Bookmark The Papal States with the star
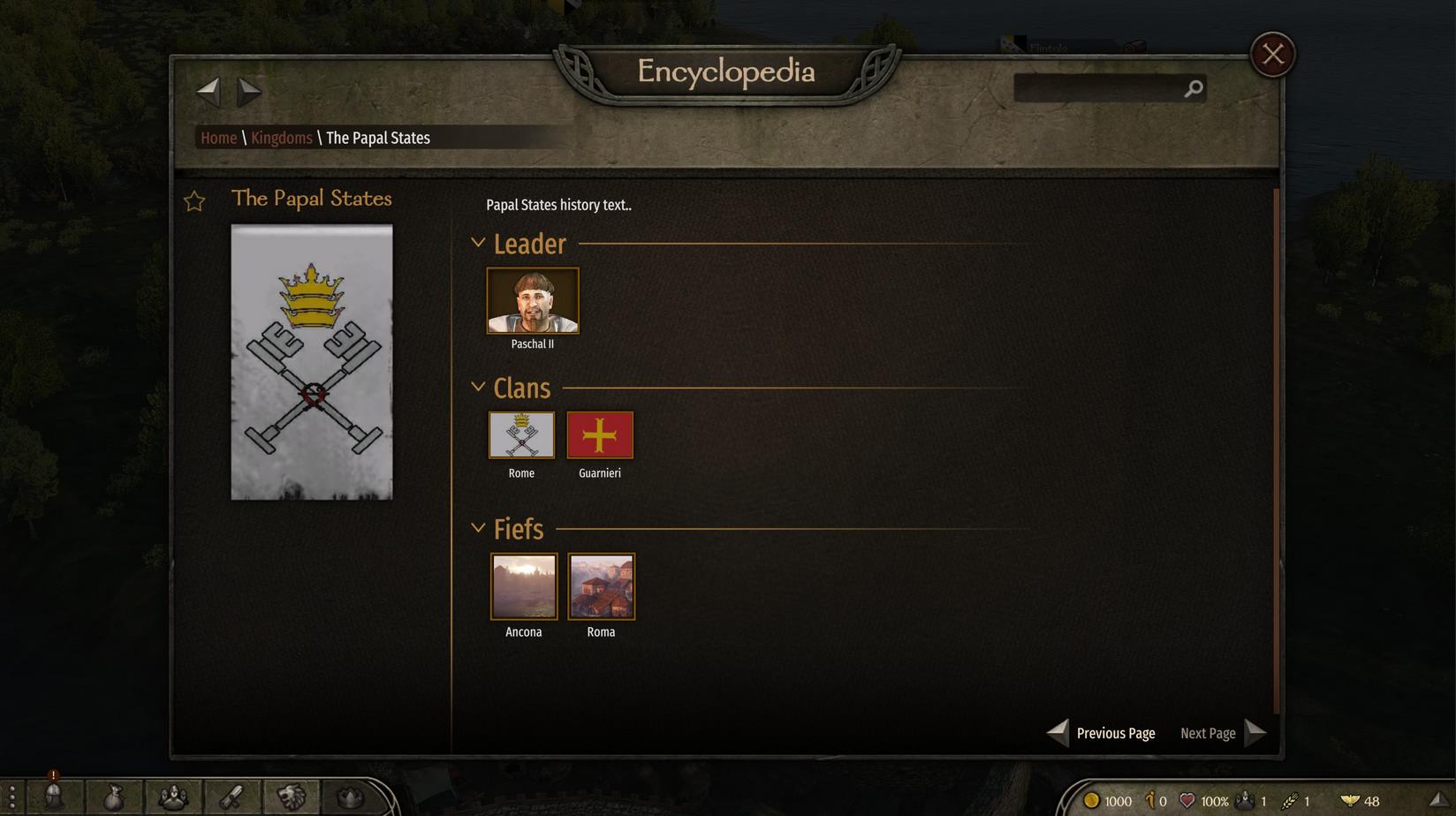Image resolution: width=1456 pixels, height=816 pixels. coord(194,201)
